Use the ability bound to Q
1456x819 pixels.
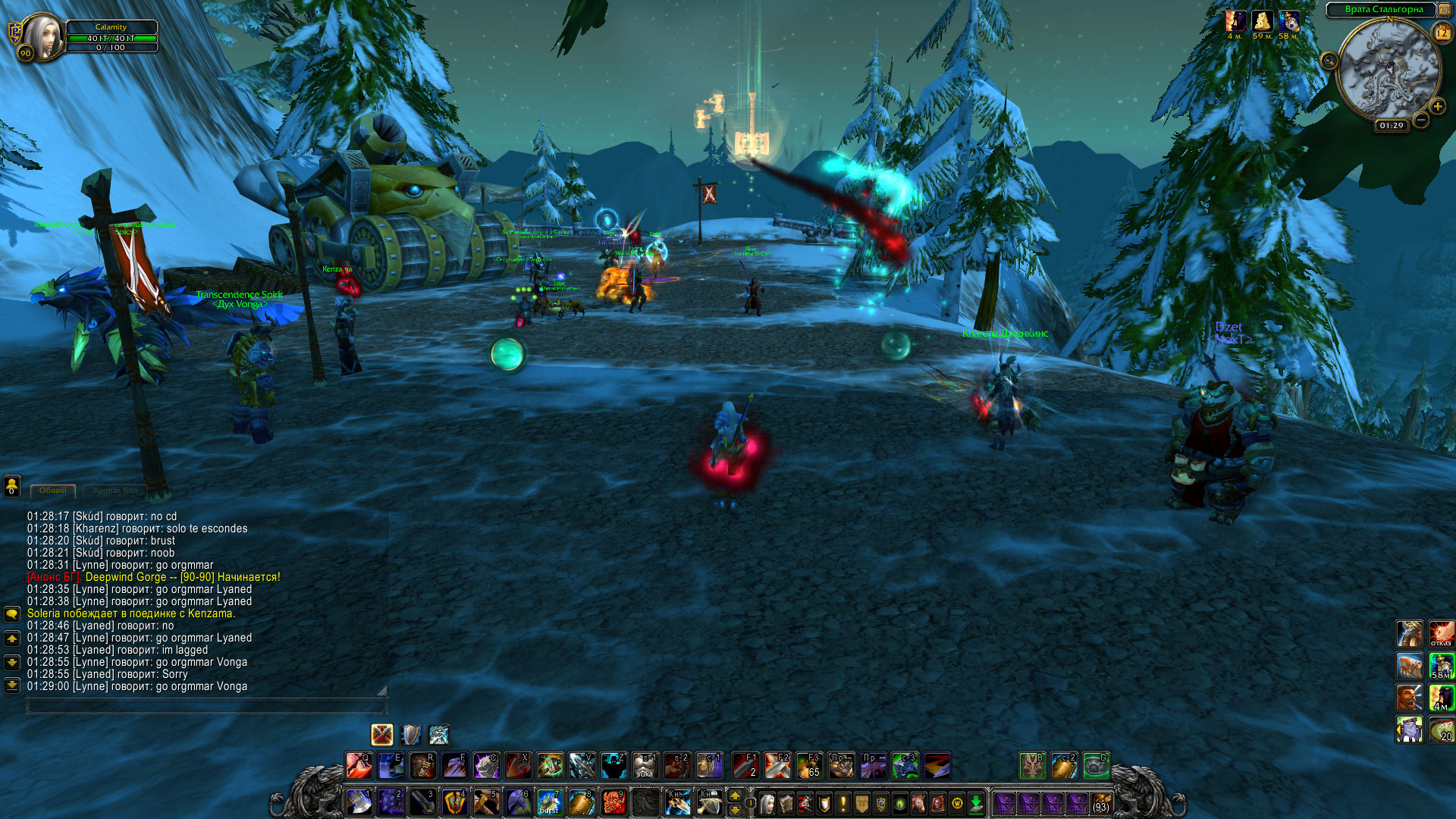(359, 765)
